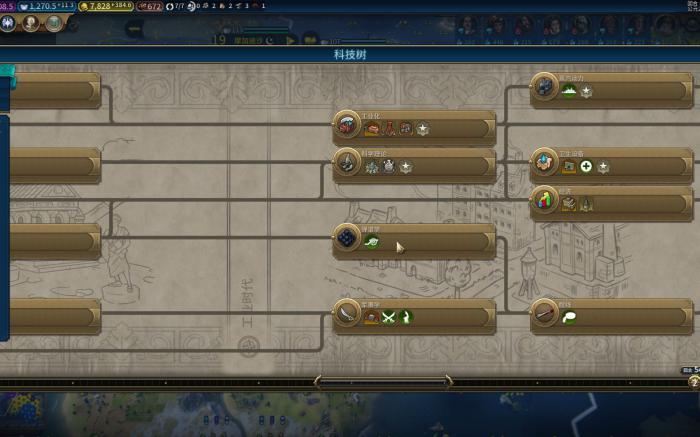Screen dimensions: 700x437
Task: Choose the 卫生设备 (Sanitation) technology node
Action: pos(611,165)
